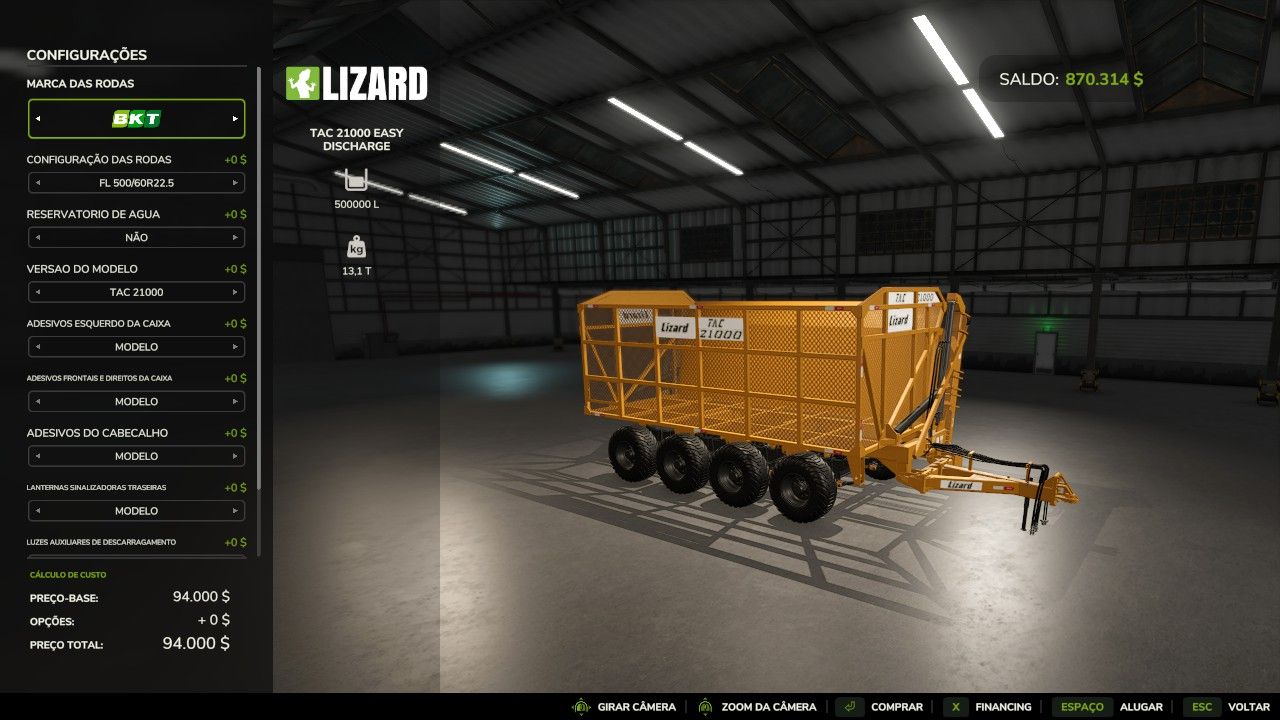Click the ESPAÇO key icon beside Alugar
The width and height of the screenshot is (1280, 720).
[x=1082, y=706]
